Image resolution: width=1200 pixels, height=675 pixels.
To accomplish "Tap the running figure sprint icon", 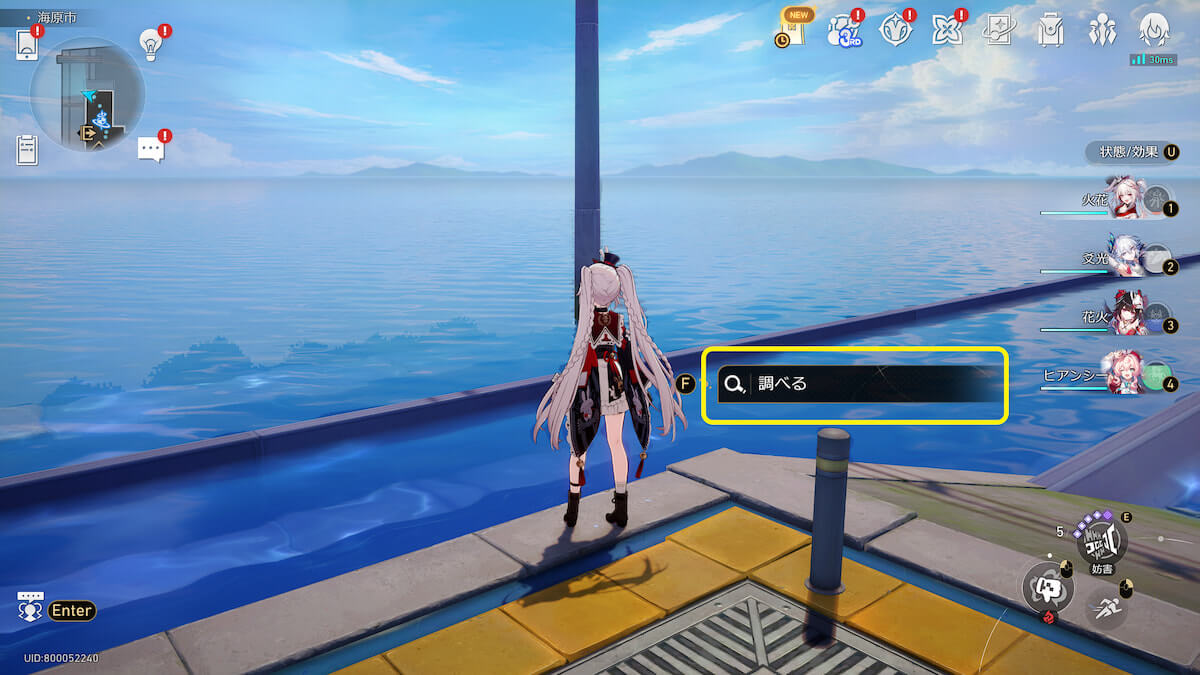I will [1104, 605].
